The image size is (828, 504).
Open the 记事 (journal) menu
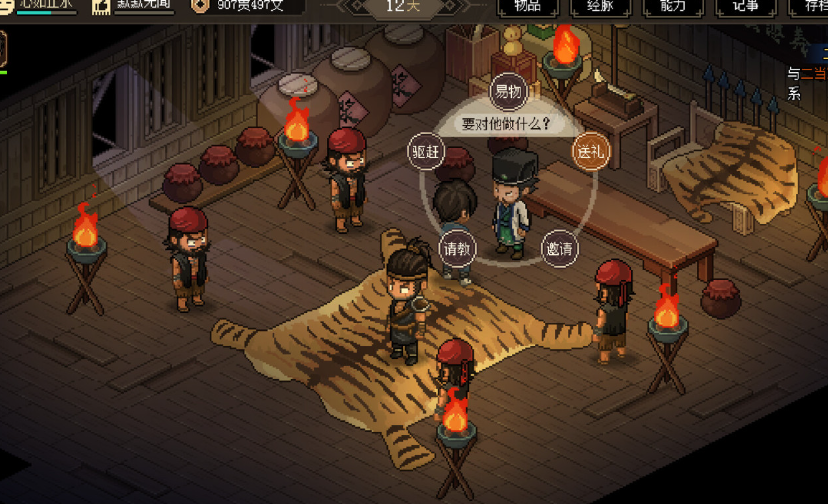[x=745, y=6]
